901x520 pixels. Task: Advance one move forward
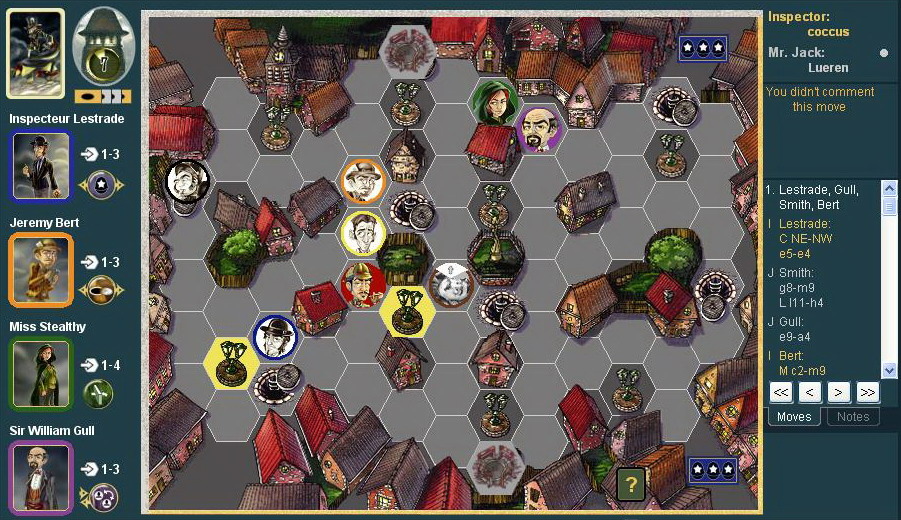point(838,392)
